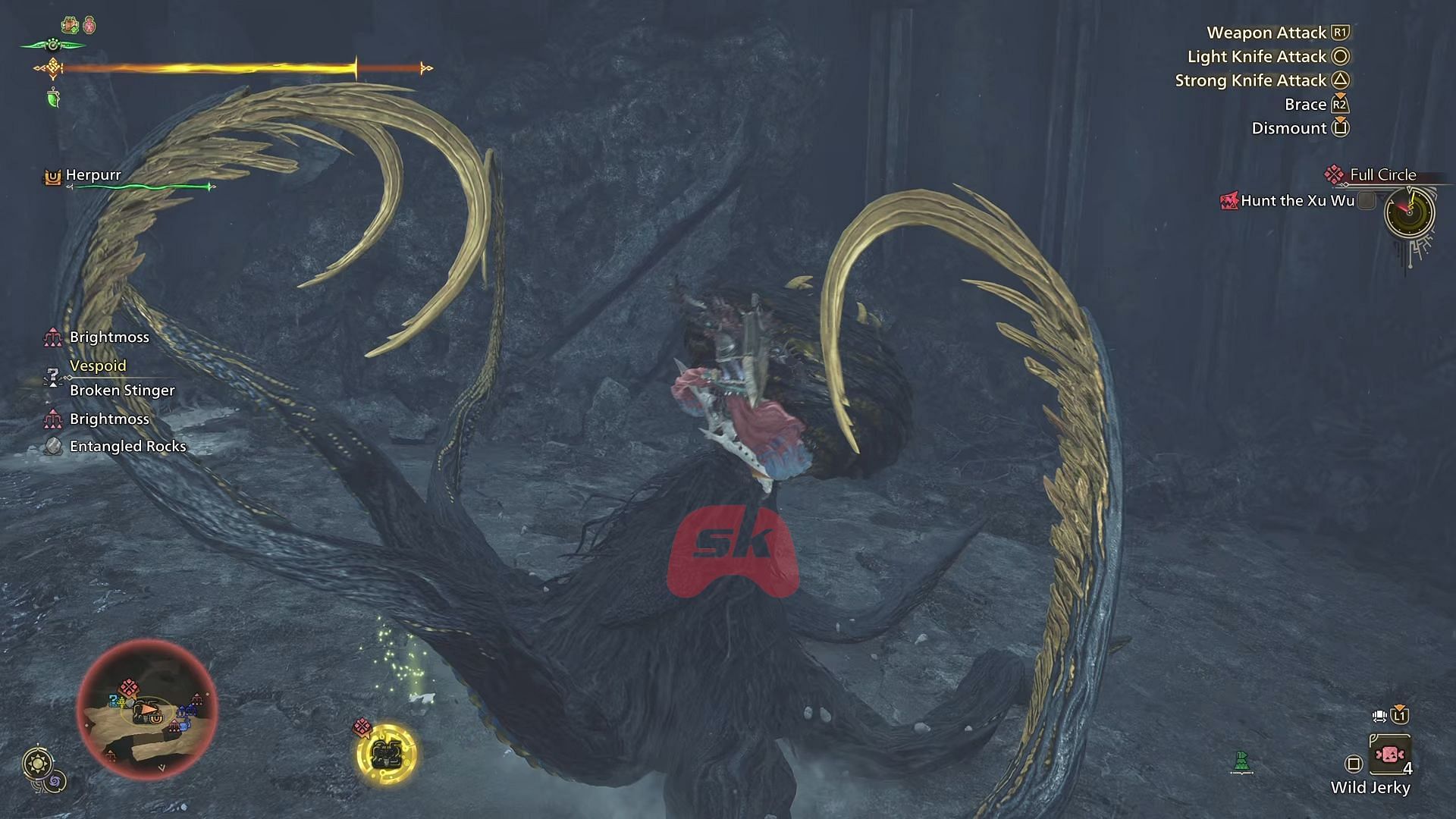Click the glowing yellow monster mount icon
The image size is (1456, 819).
pos(387,754)
